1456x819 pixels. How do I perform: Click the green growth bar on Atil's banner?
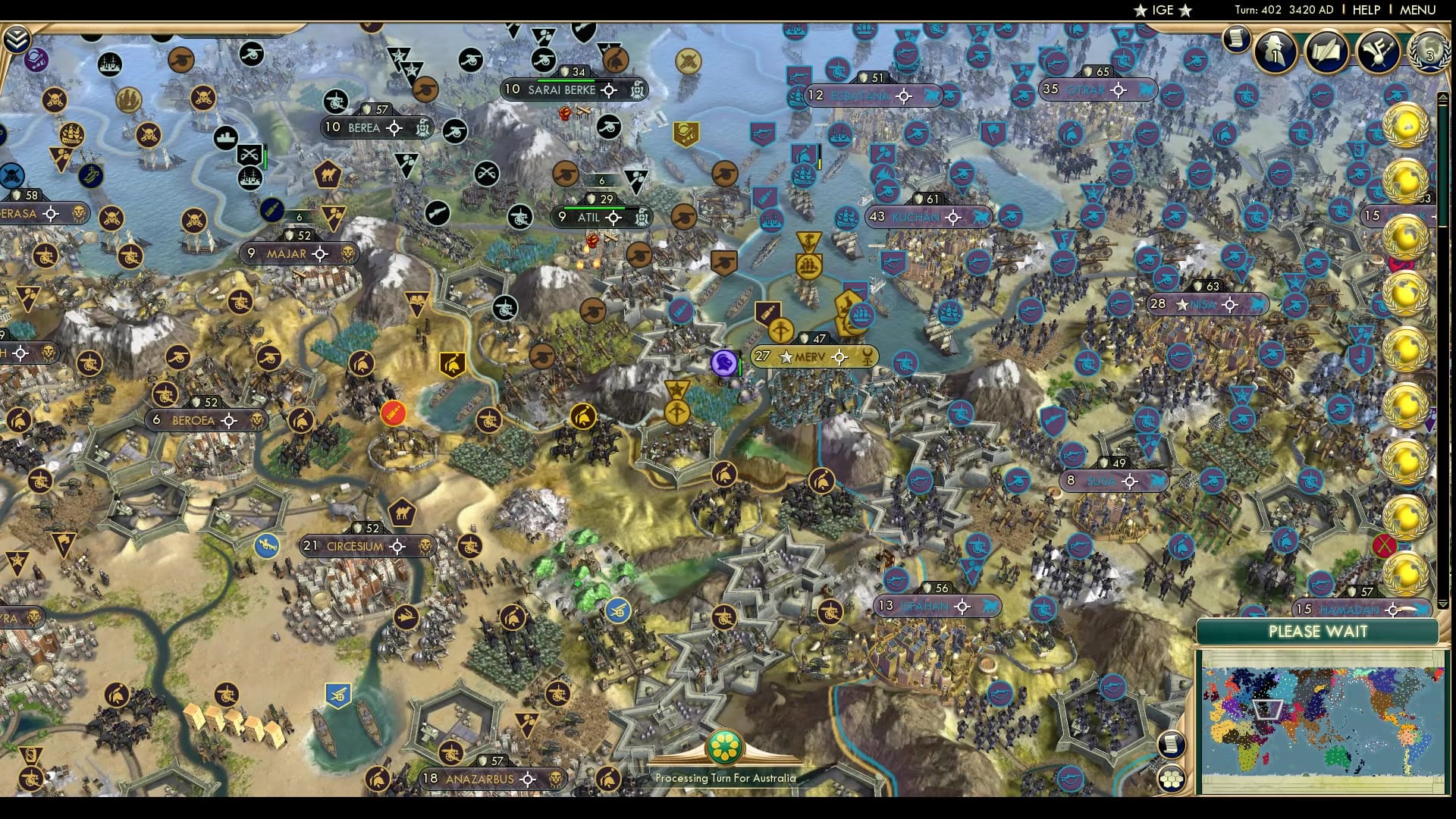(594, 208)
